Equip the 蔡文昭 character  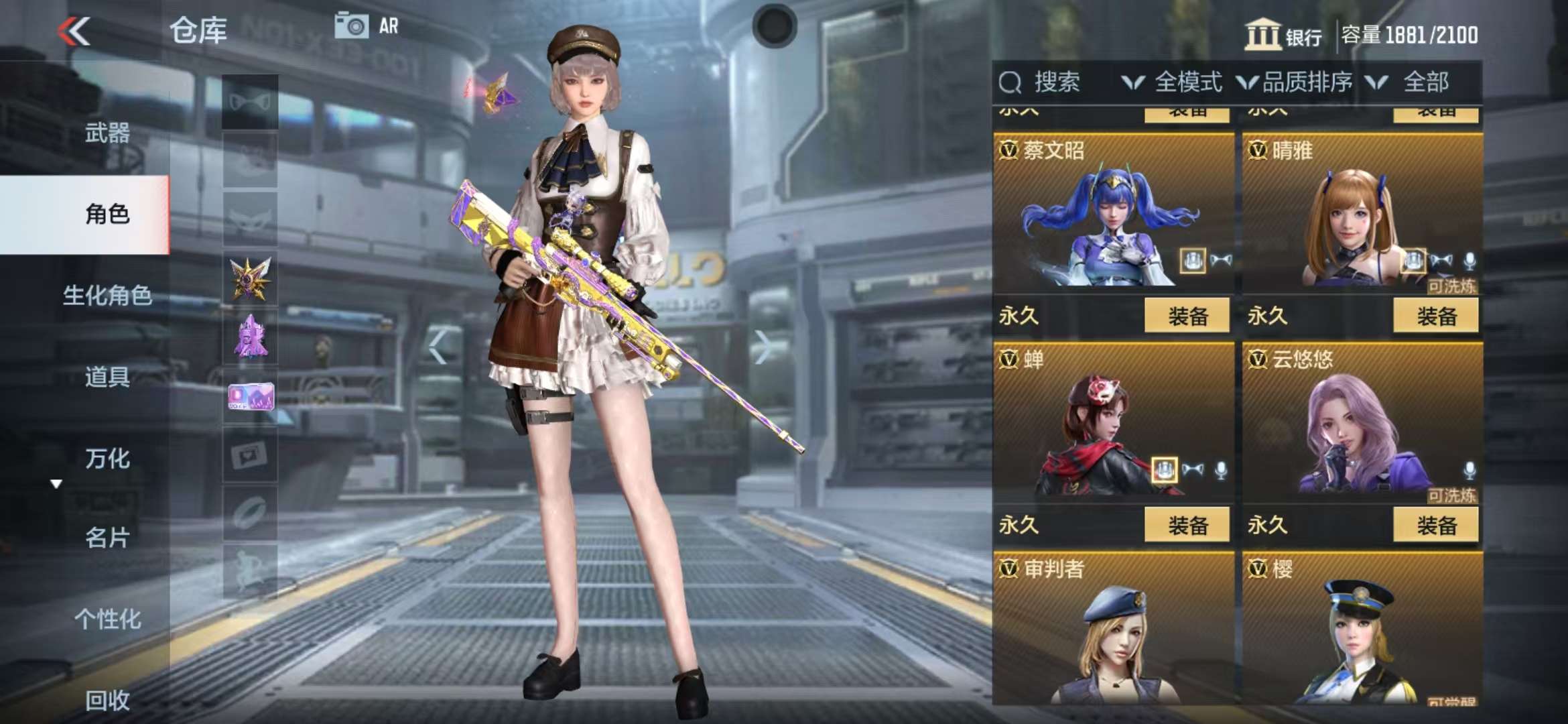(x=1187, y=316)
